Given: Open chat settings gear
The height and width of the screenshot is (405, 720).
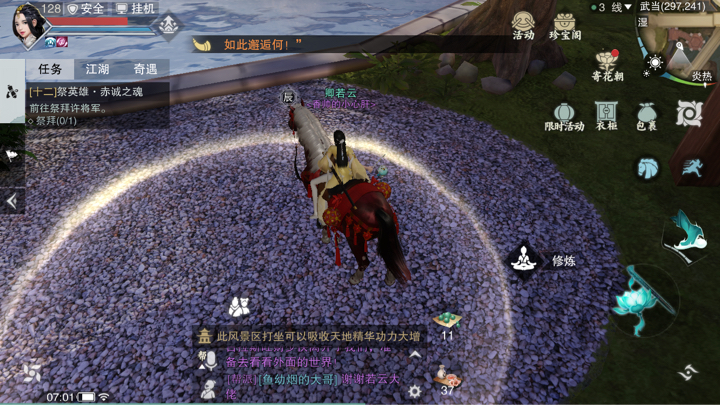Looking at the screenshot, I should point(414,391).
